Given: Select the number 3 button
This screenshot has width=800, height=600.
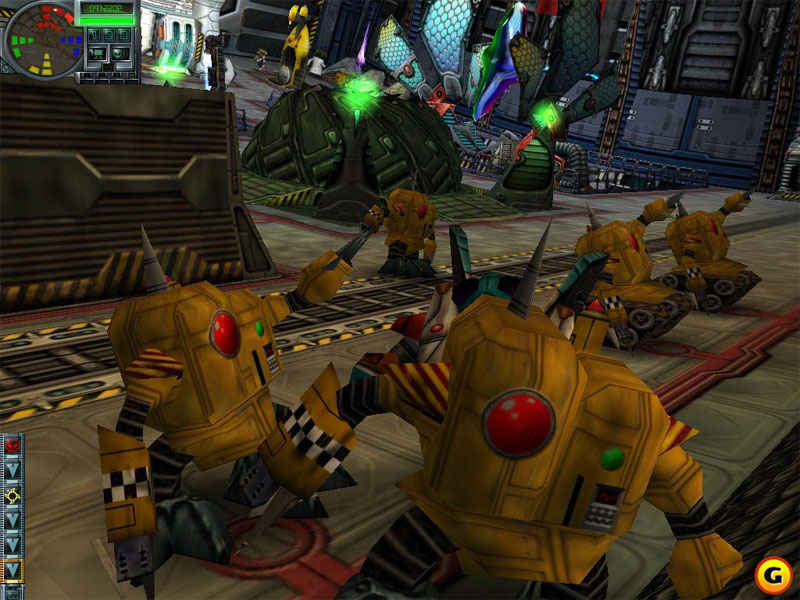Looking at the screenshot, I should 124,35.
